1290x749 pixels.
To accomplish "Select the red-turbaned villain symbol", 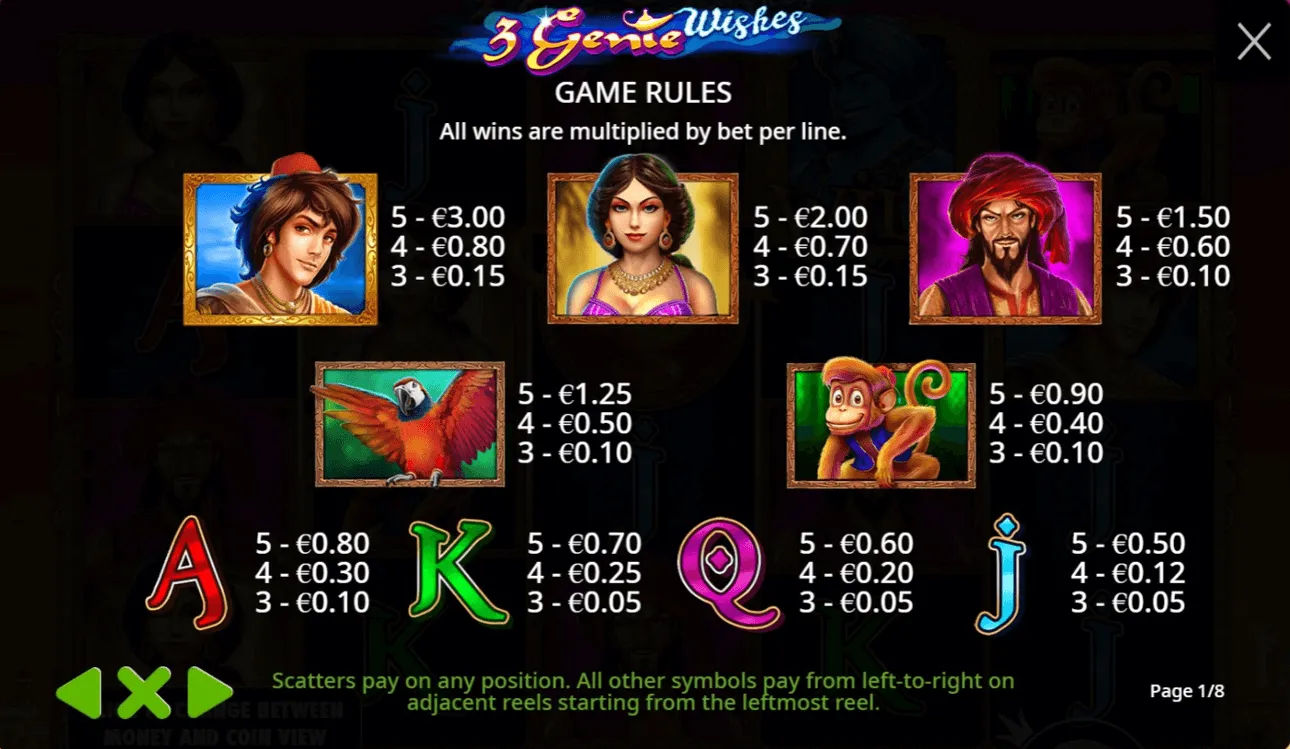I will [x=1003, y=247].
